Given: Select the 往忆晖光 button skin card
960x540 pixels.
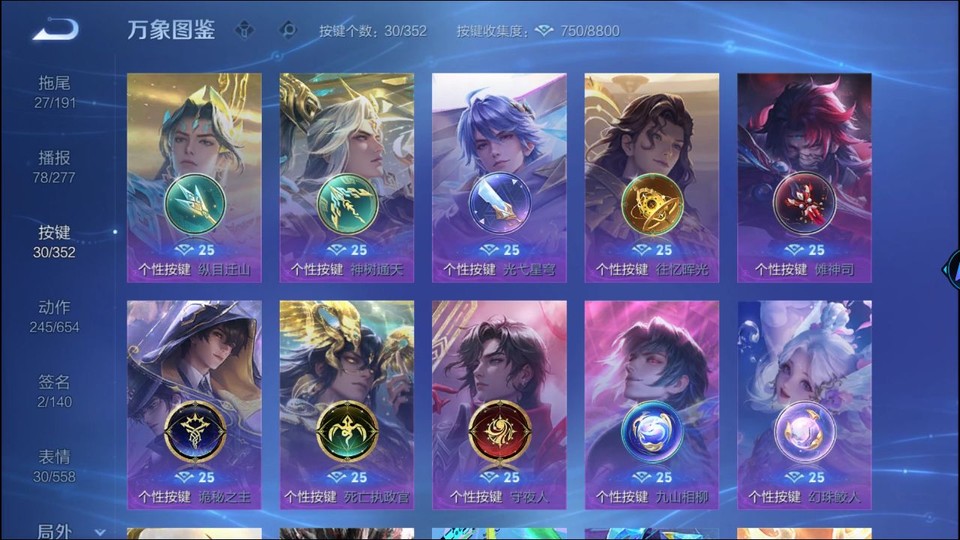Looking at the screenshot, I should 652,177.
